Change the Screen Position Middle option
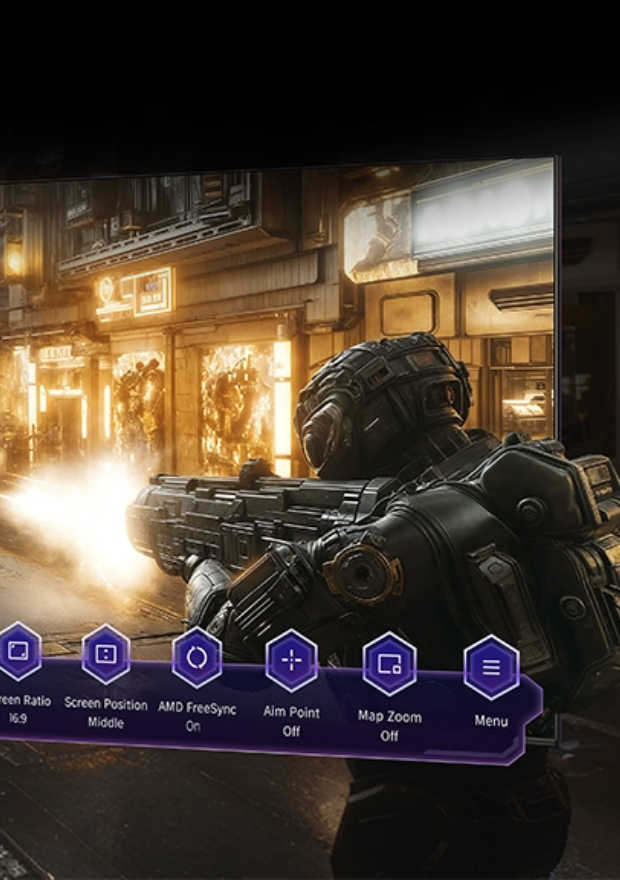This screenshot has width=620, height=880. [x=106, y=655]
